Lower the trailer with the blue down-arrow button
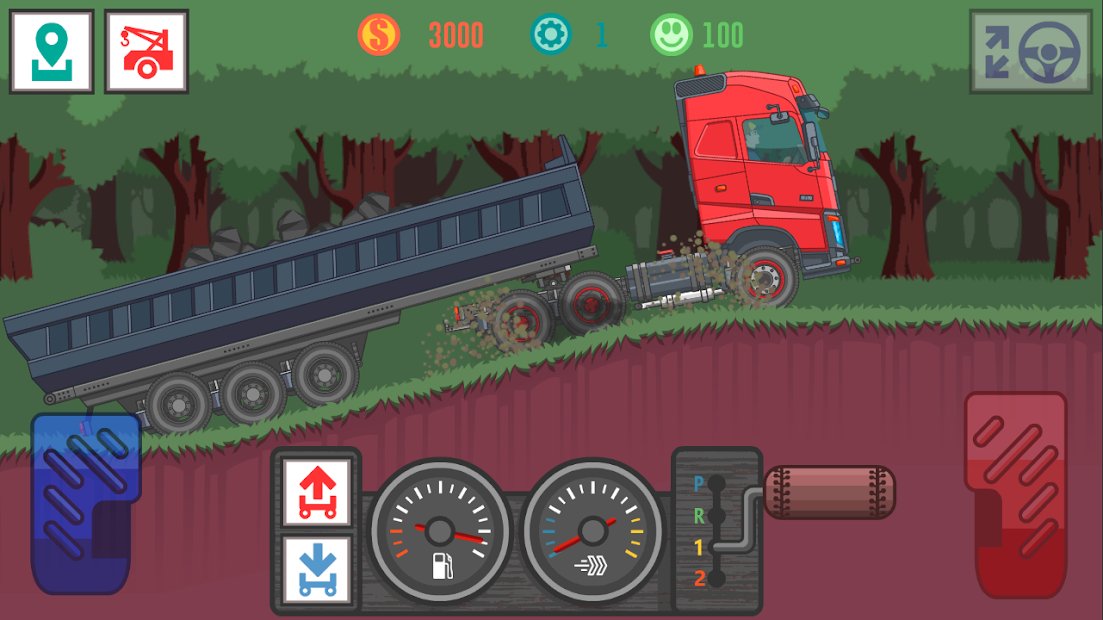This screenshot has height=620, width=1103. [x=316, y=570]
